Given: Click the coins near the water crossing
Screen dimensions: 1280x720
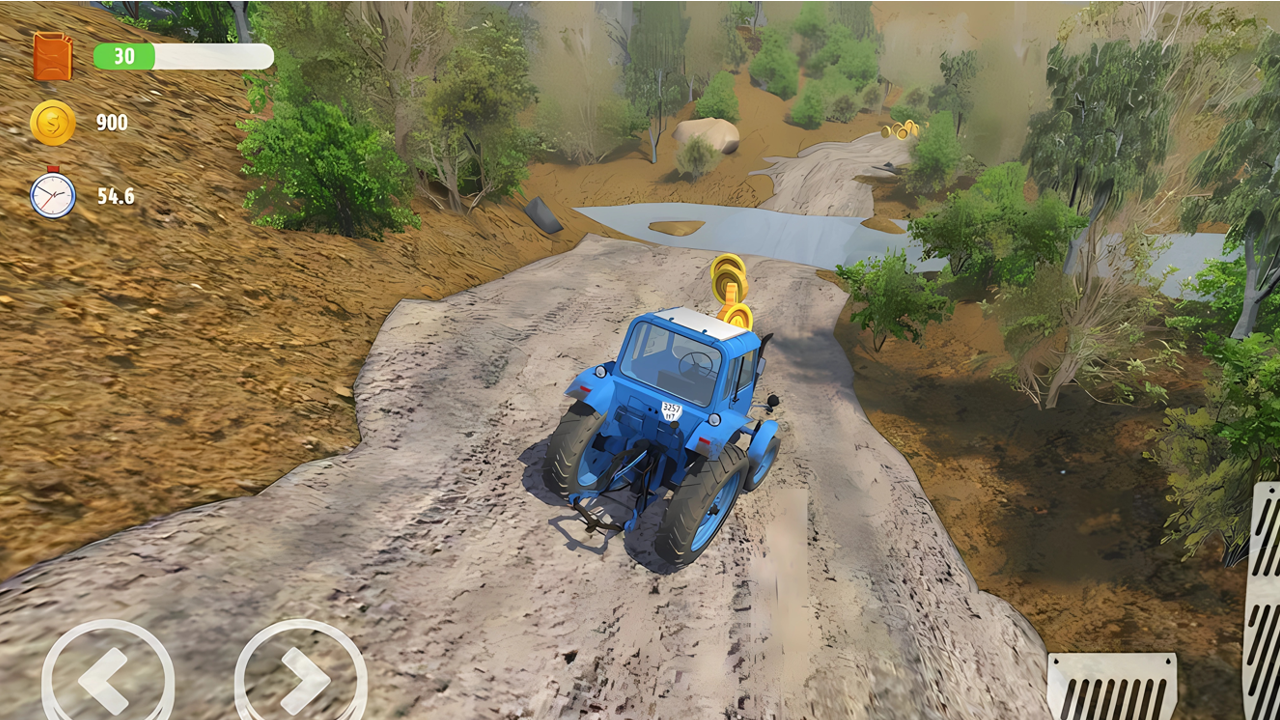Looking at the screenshot, I should pos(901,128).
